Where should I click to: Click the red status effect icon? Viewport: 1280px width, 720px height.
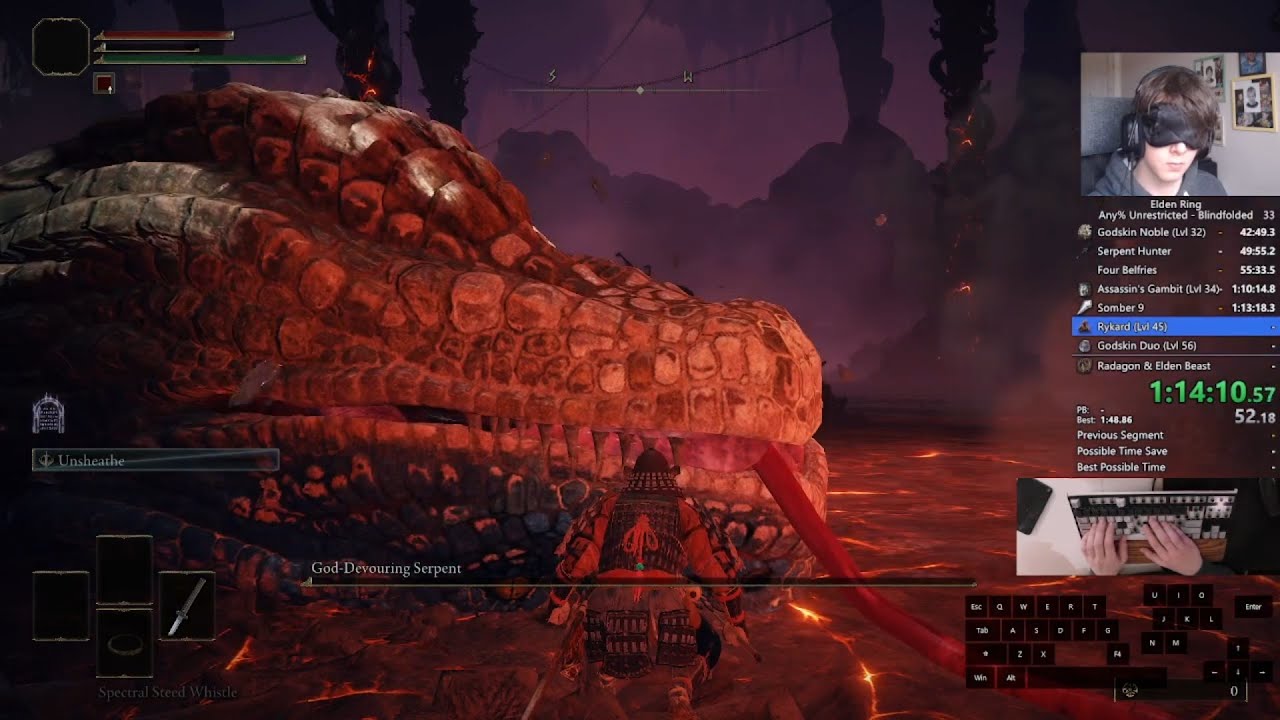coord(104,84)
